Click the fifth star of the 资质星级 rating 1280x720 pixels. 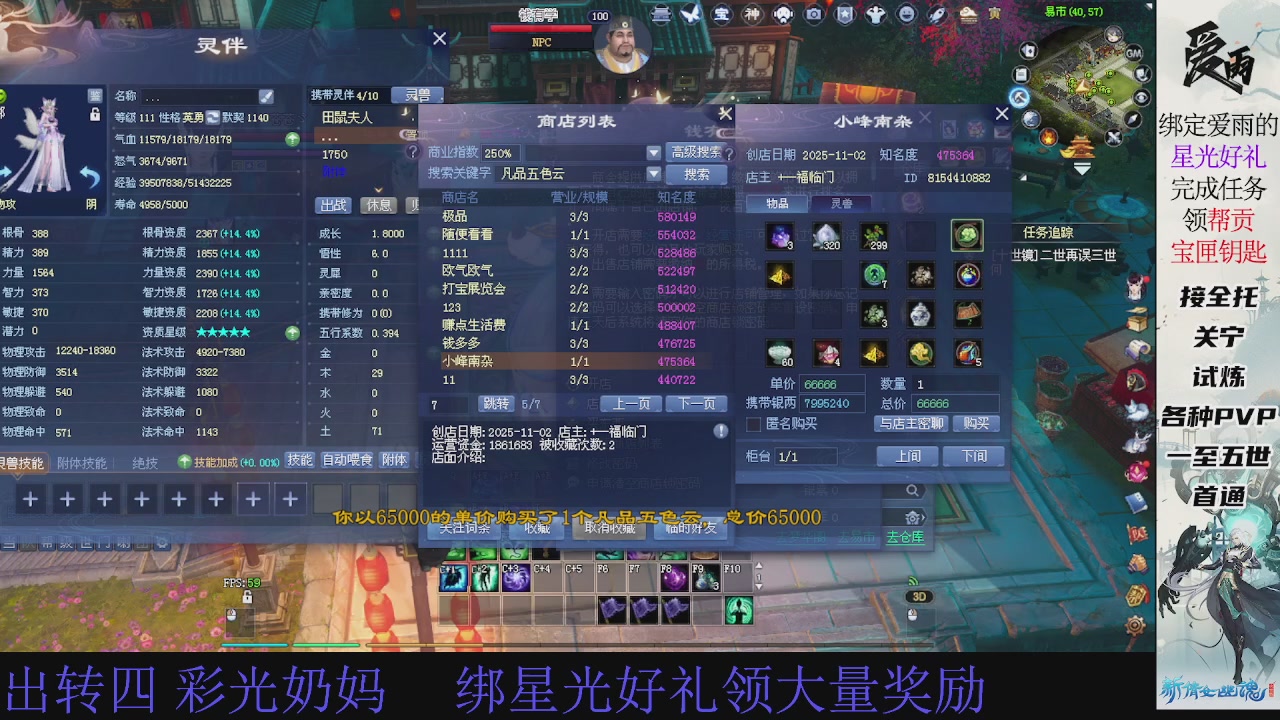point(245,332)
